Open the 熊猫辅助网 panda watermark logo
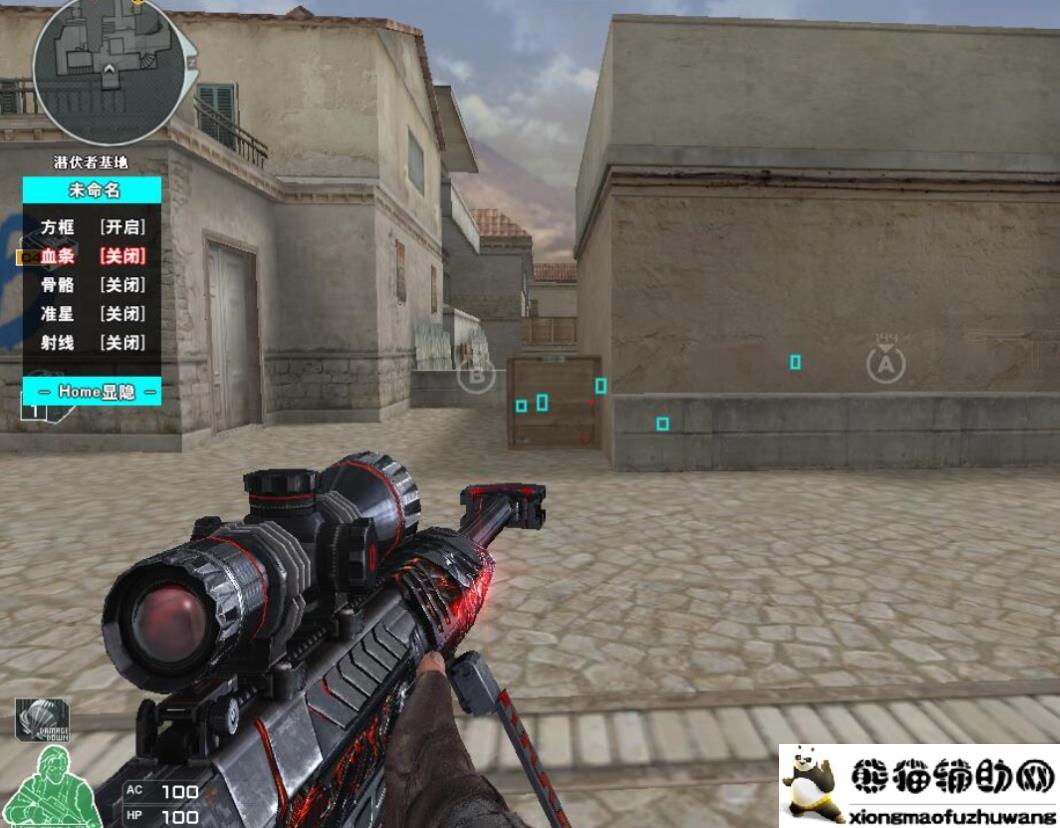Image resolution: width=1060 pixels, height=828 pixels. pos(918,786)
